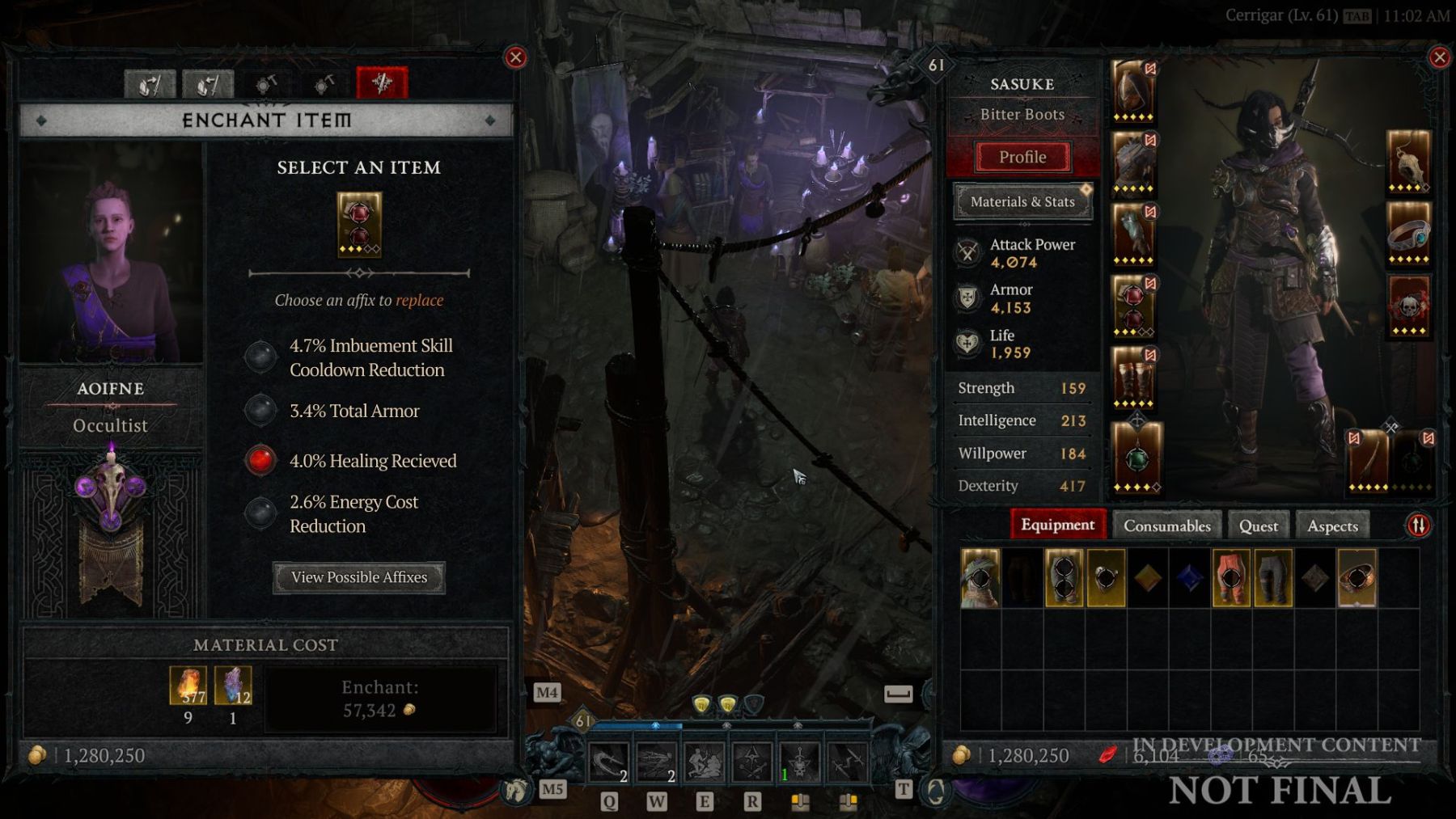
Task: Close the character inventory panel
Action: (x=1439, y=57)
